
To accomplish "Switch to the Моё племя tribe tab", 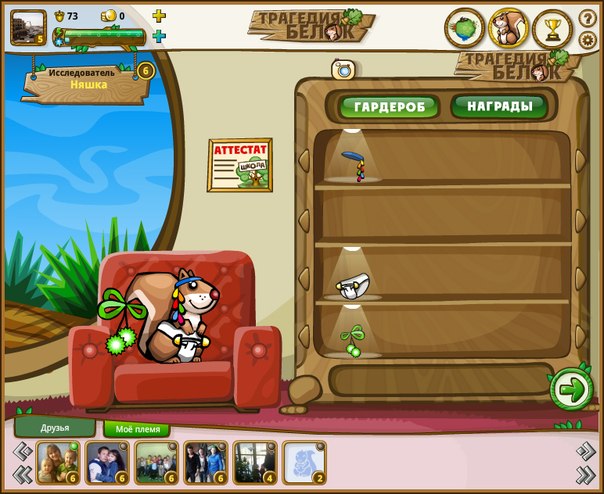I will (x=137, y=429).
